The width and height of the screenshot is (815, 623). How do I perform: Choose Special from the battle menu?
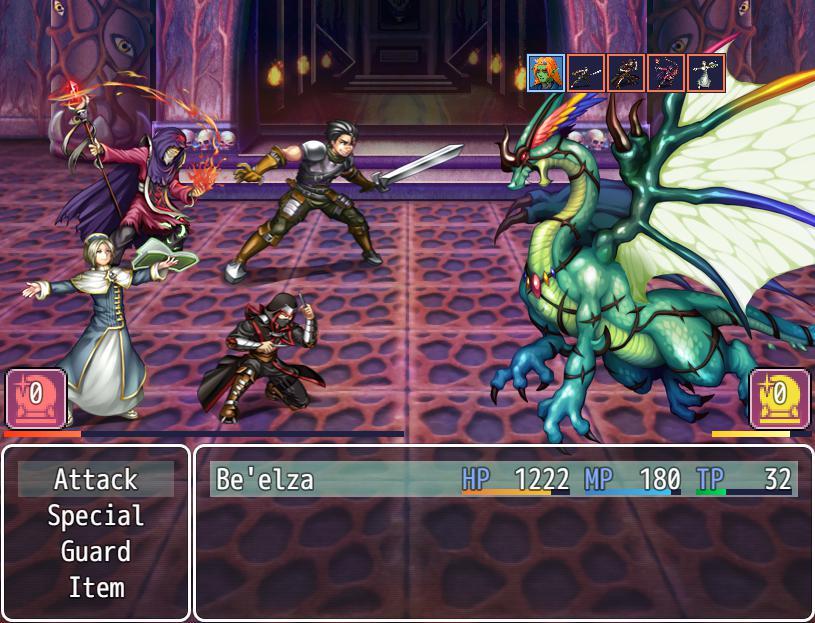coord(96,516)
